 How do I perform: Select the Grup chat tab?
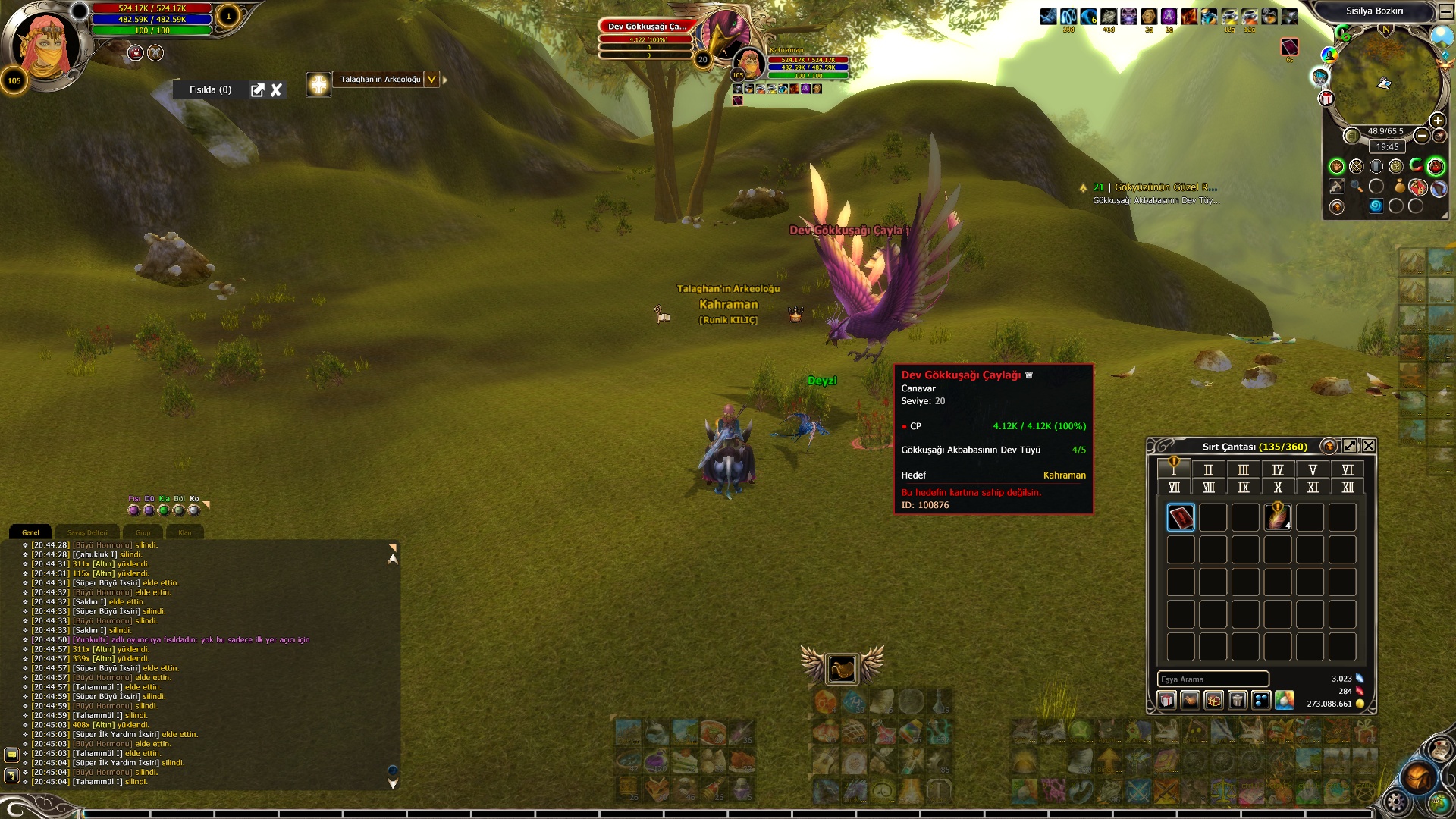pos(143,532)
